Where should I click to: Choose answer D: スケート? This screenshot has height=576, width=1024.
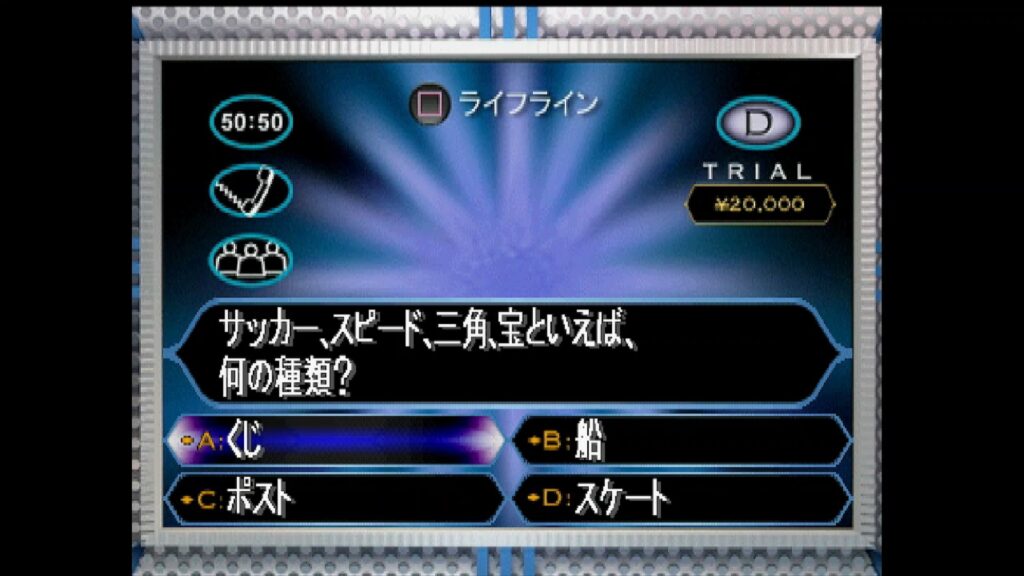tap(680, 498)
